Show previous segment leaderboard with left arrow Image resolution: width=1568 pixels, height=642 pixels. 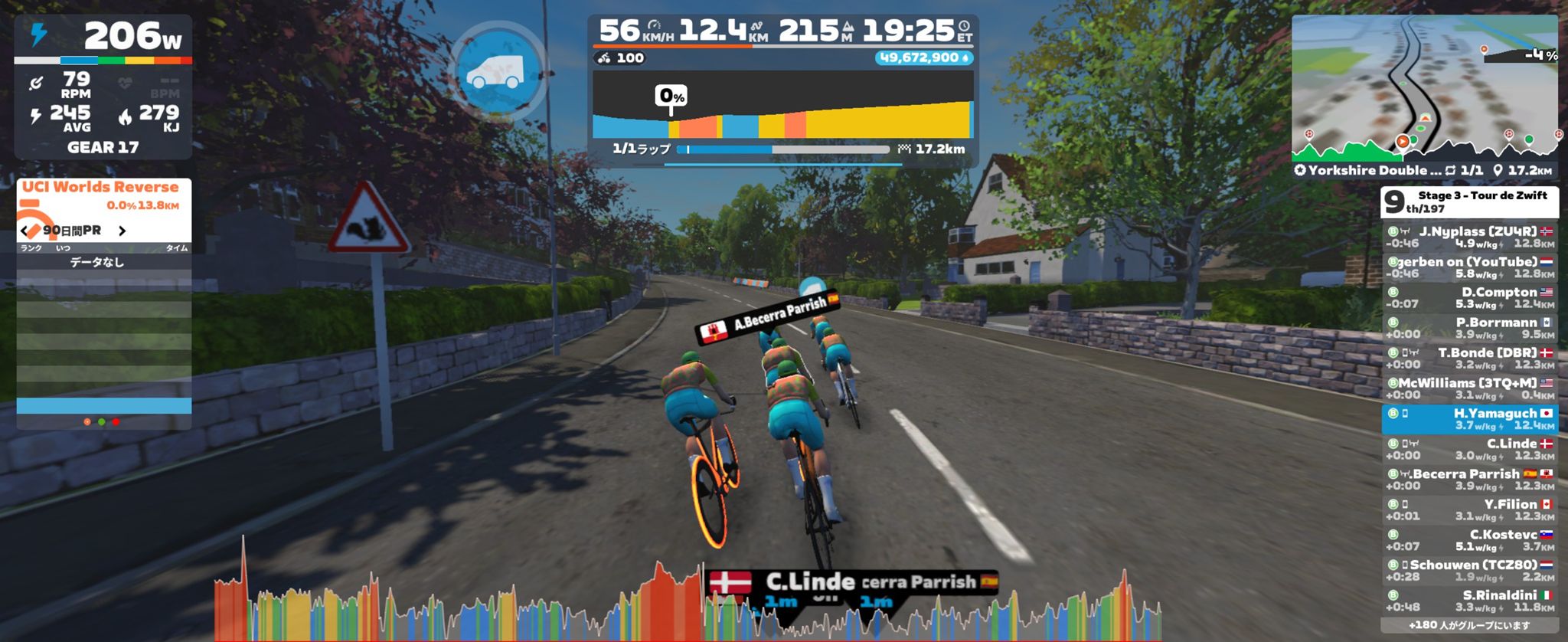pos(25,231)
